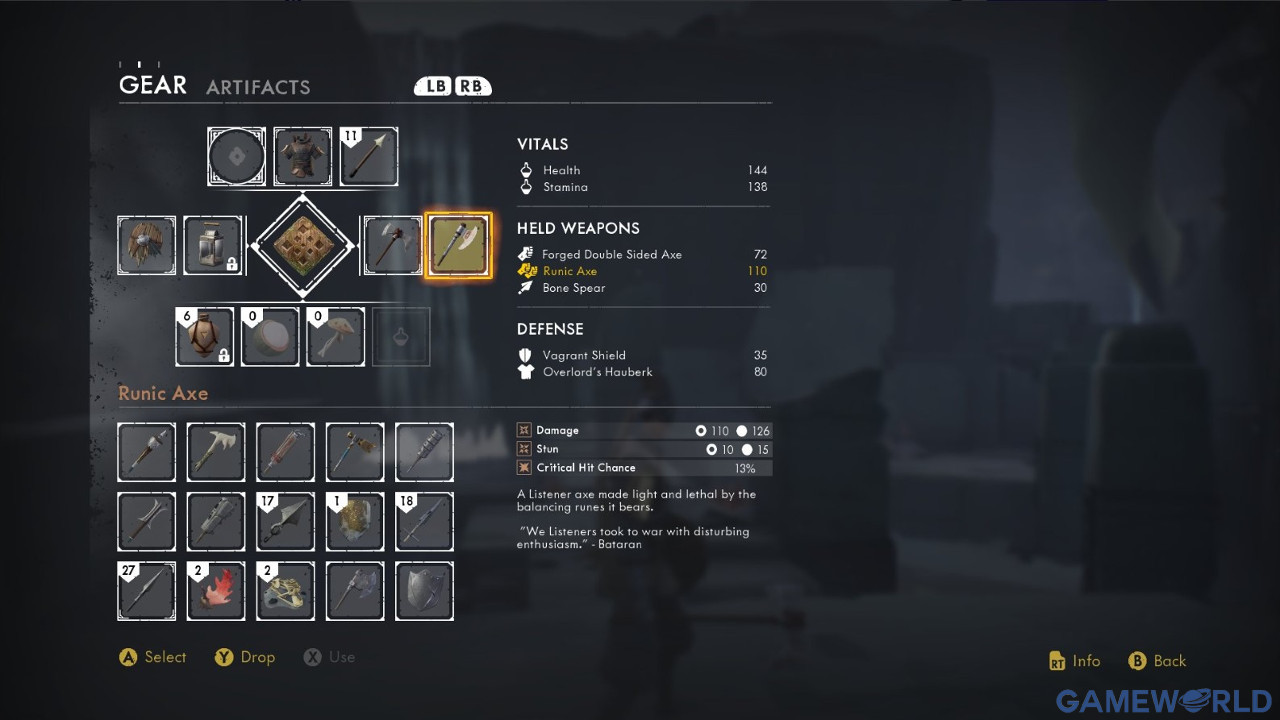Choose the mushroom consumable slot
The width and height of the screenshot is (1280, 720).
click(x=335, y=337)
